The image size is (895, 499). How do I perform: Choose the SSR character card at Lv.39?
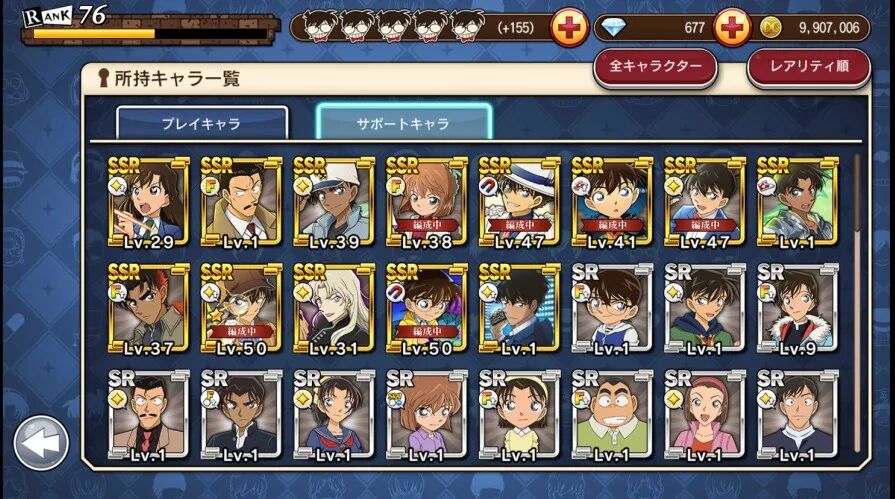(334, 201)
